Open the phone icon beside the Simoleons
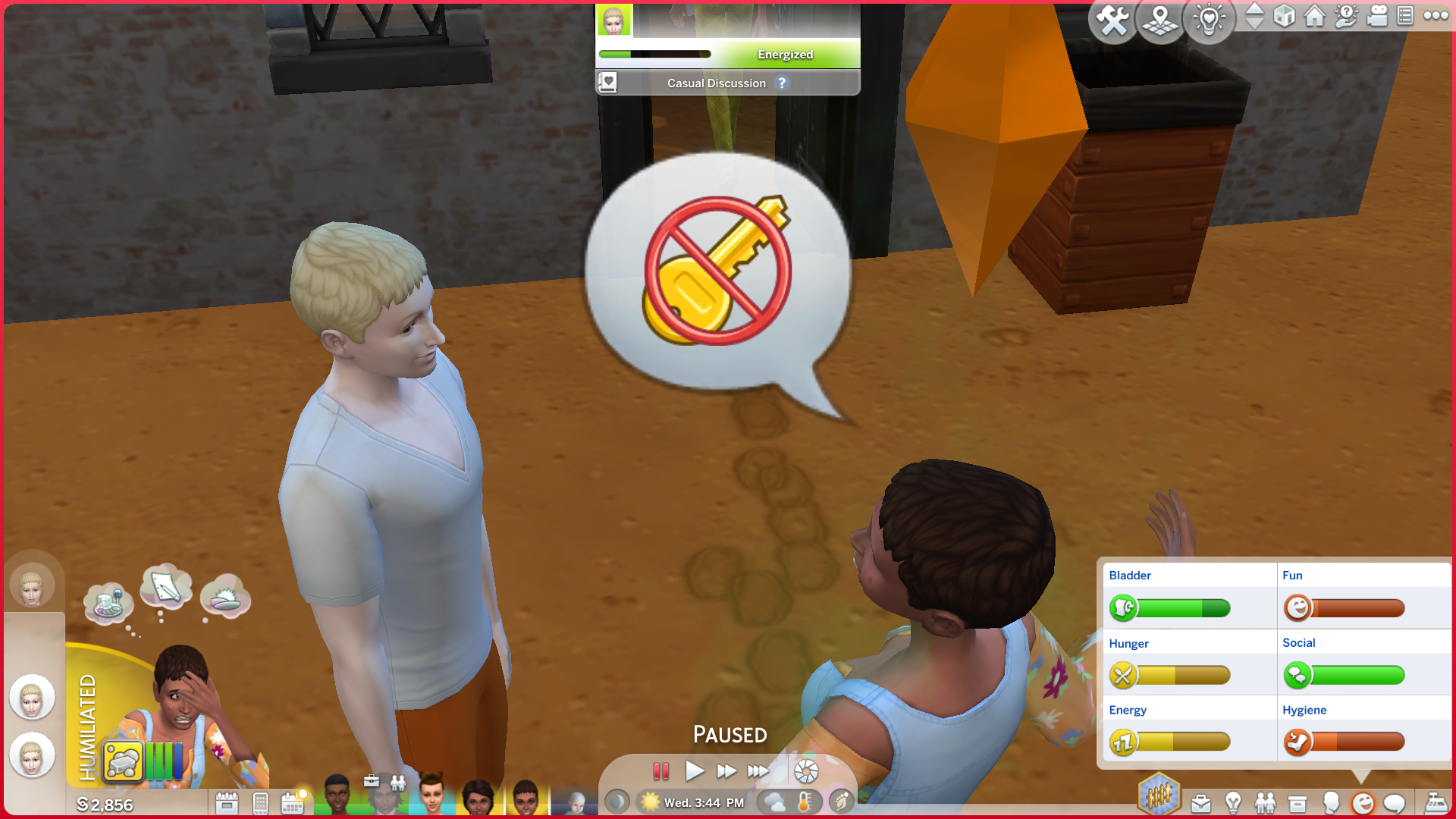Image resolution: width=1456 pixels, height=819 pixels. pyautogui.click(x=260, y=803)
